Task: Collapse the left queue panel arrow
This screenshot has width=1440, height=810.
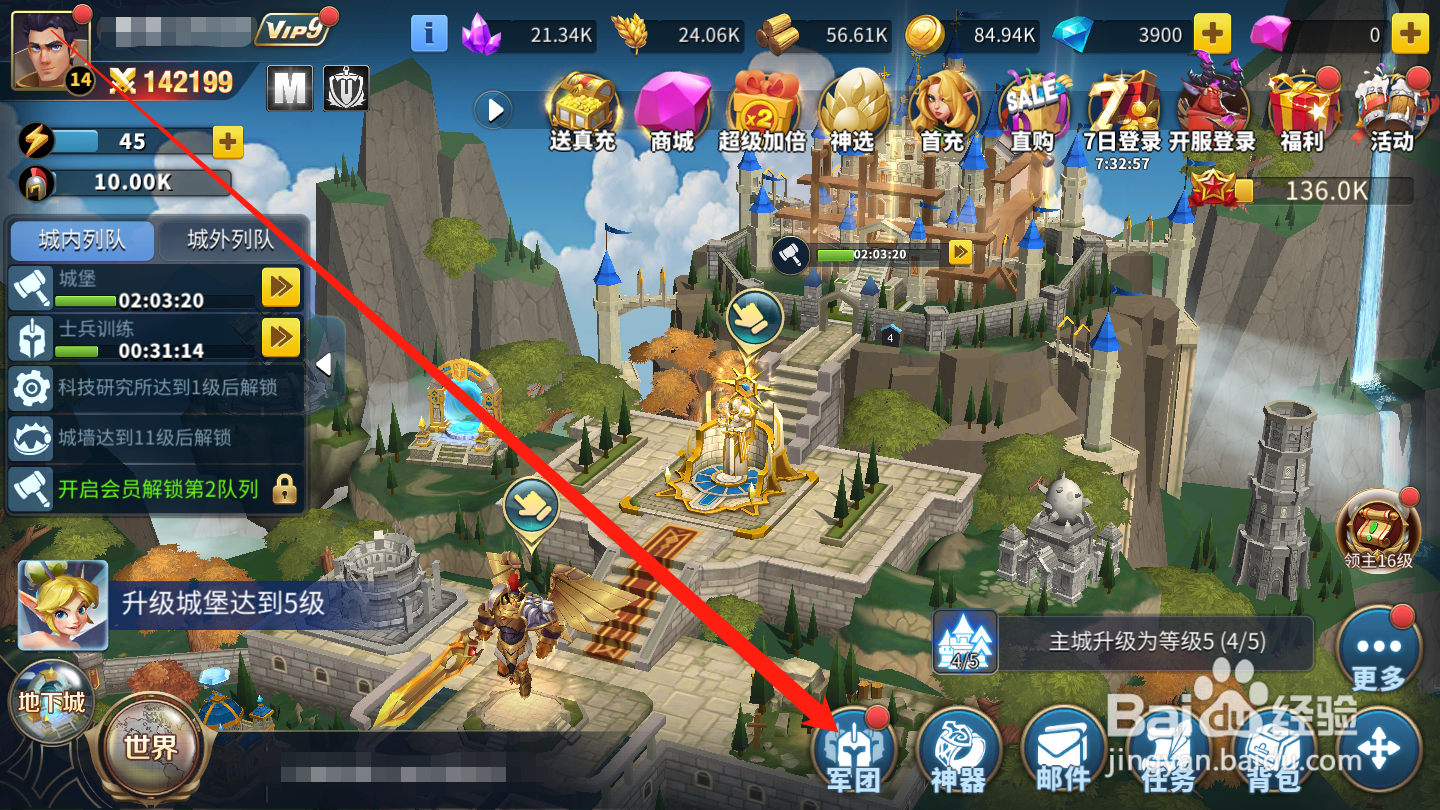Action: tap(326, 364)
